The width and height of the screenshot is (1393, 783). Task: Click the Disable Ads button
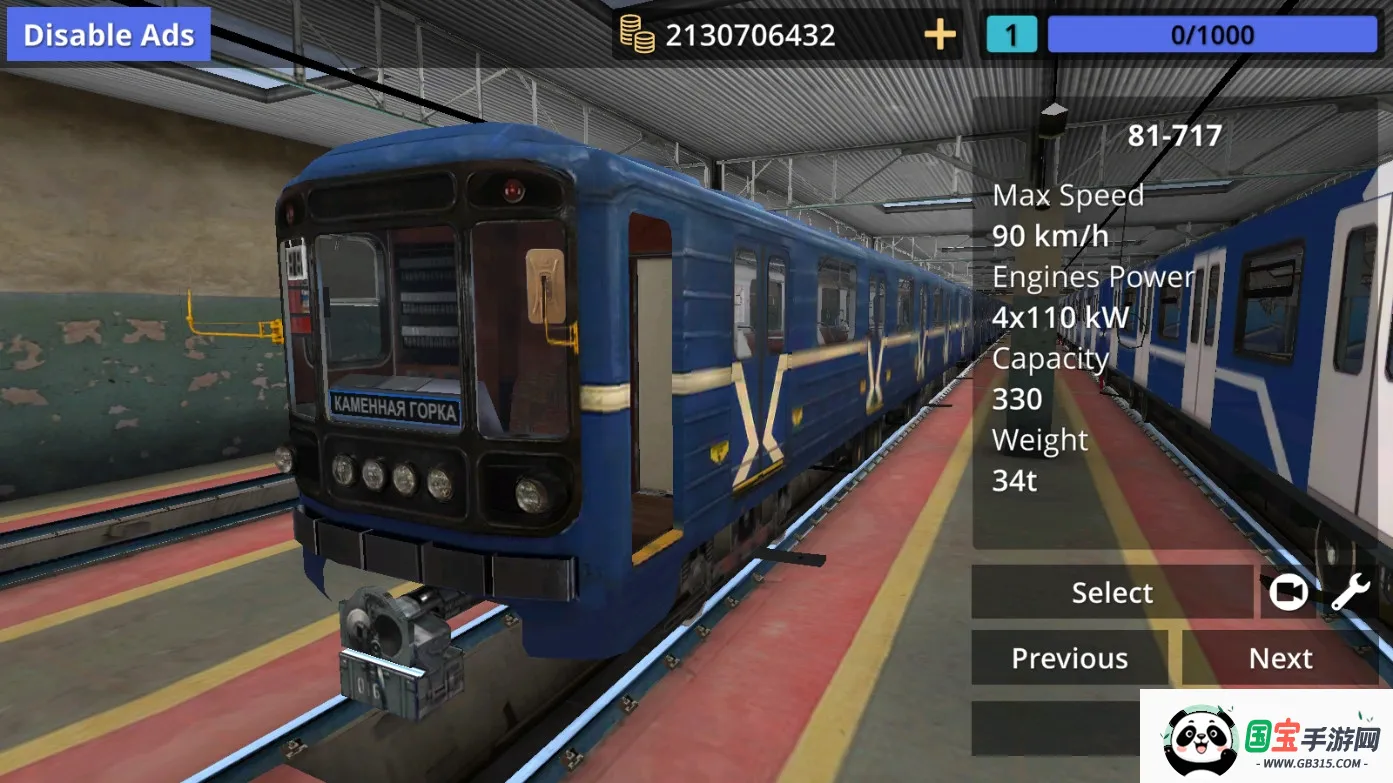(x=108, y=35)
